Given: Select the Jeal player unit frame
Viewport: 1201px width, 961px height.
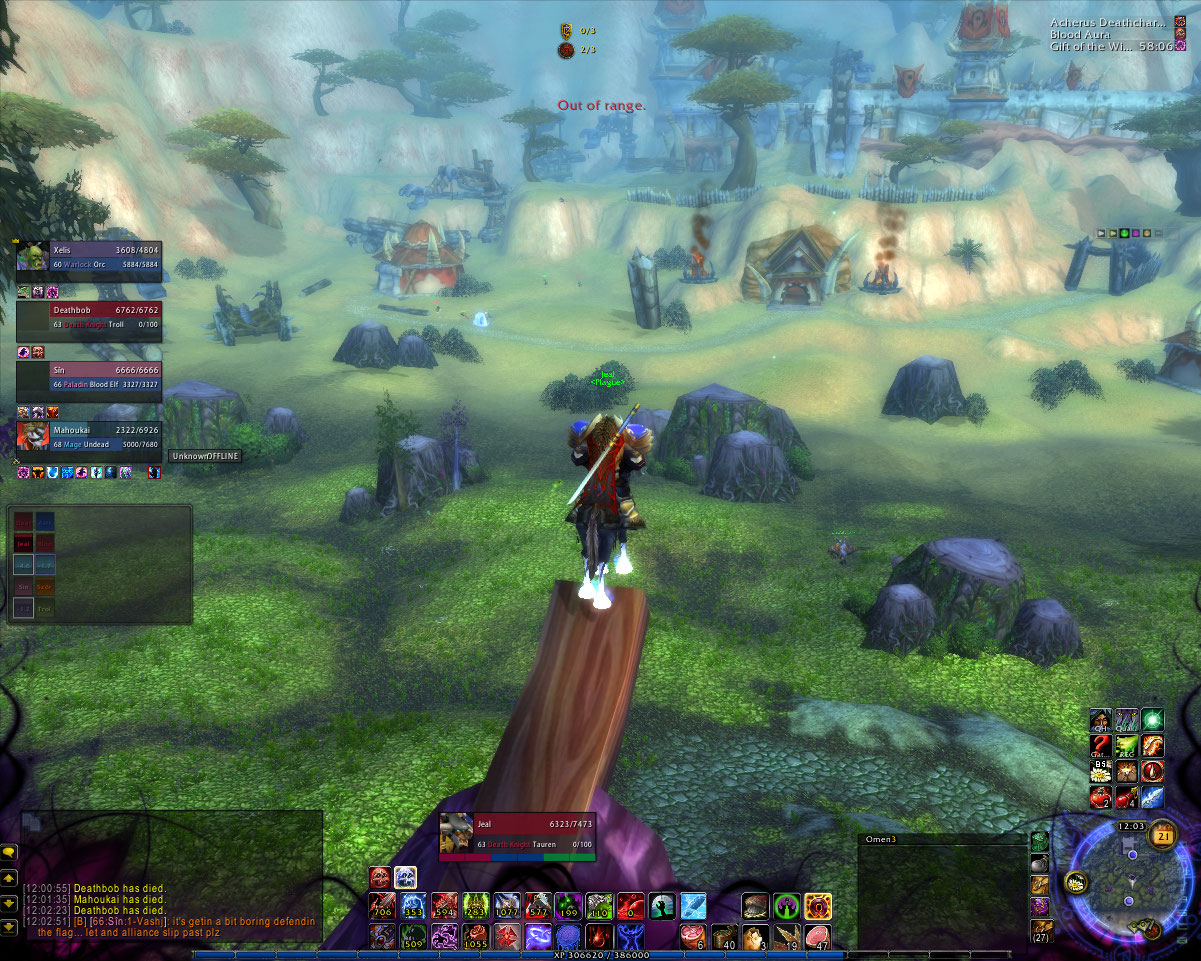Looking at the screenshot, I should (x=518, y=836).
